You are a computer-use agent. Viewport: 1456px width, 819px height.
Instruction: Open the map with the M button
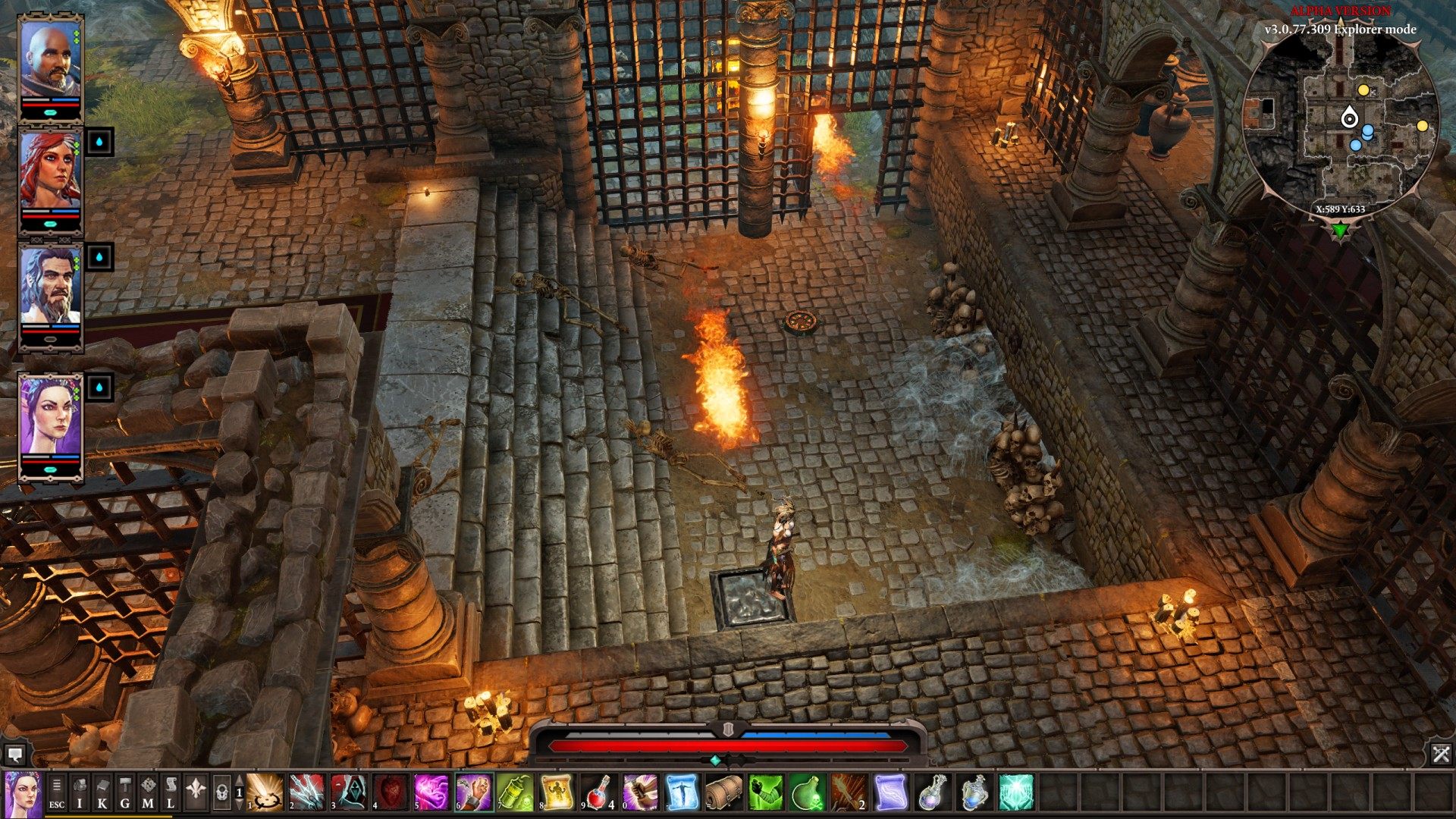click(148, 792)
